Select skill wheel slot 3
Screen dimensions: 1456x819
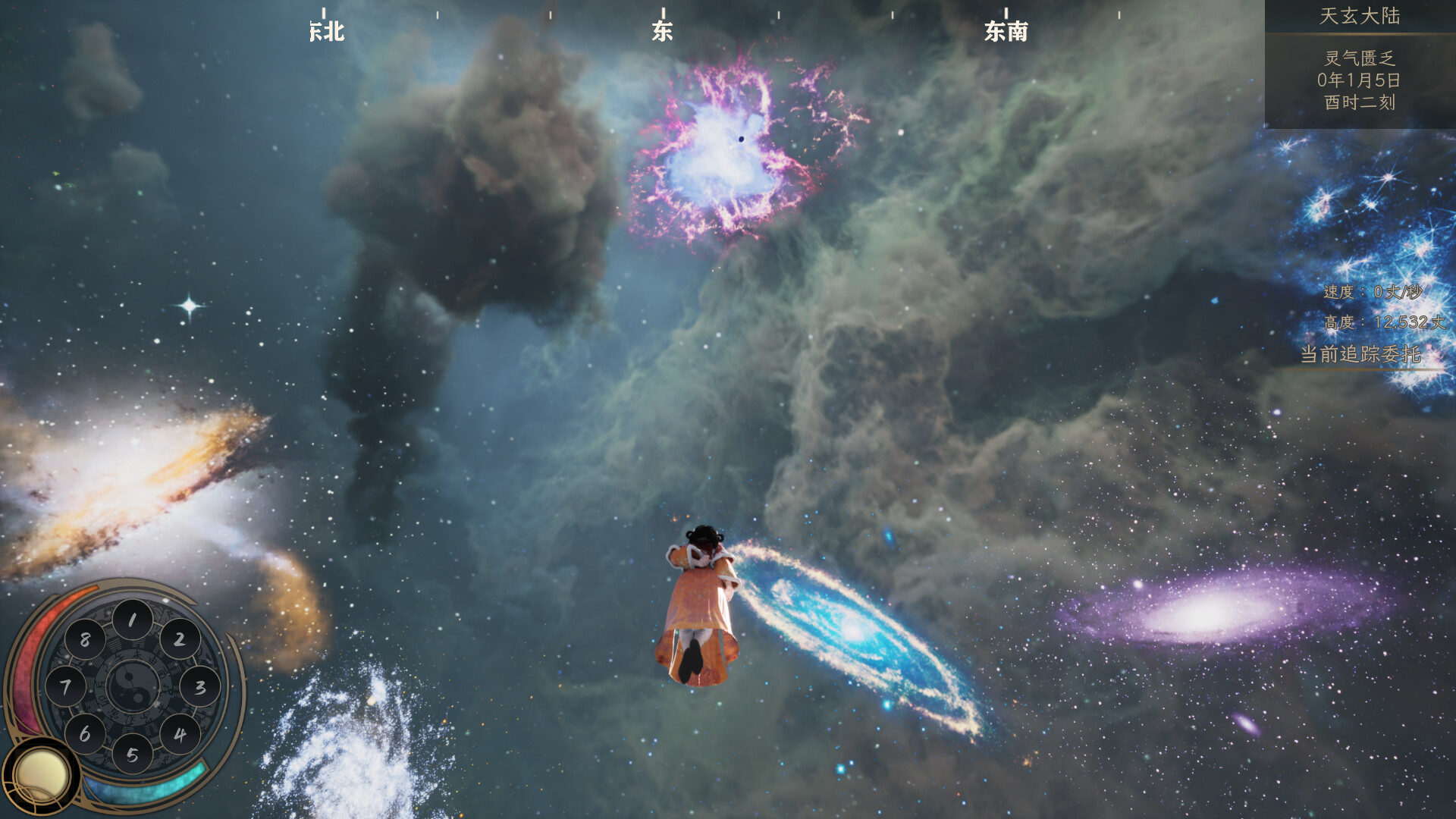(200, 687)
